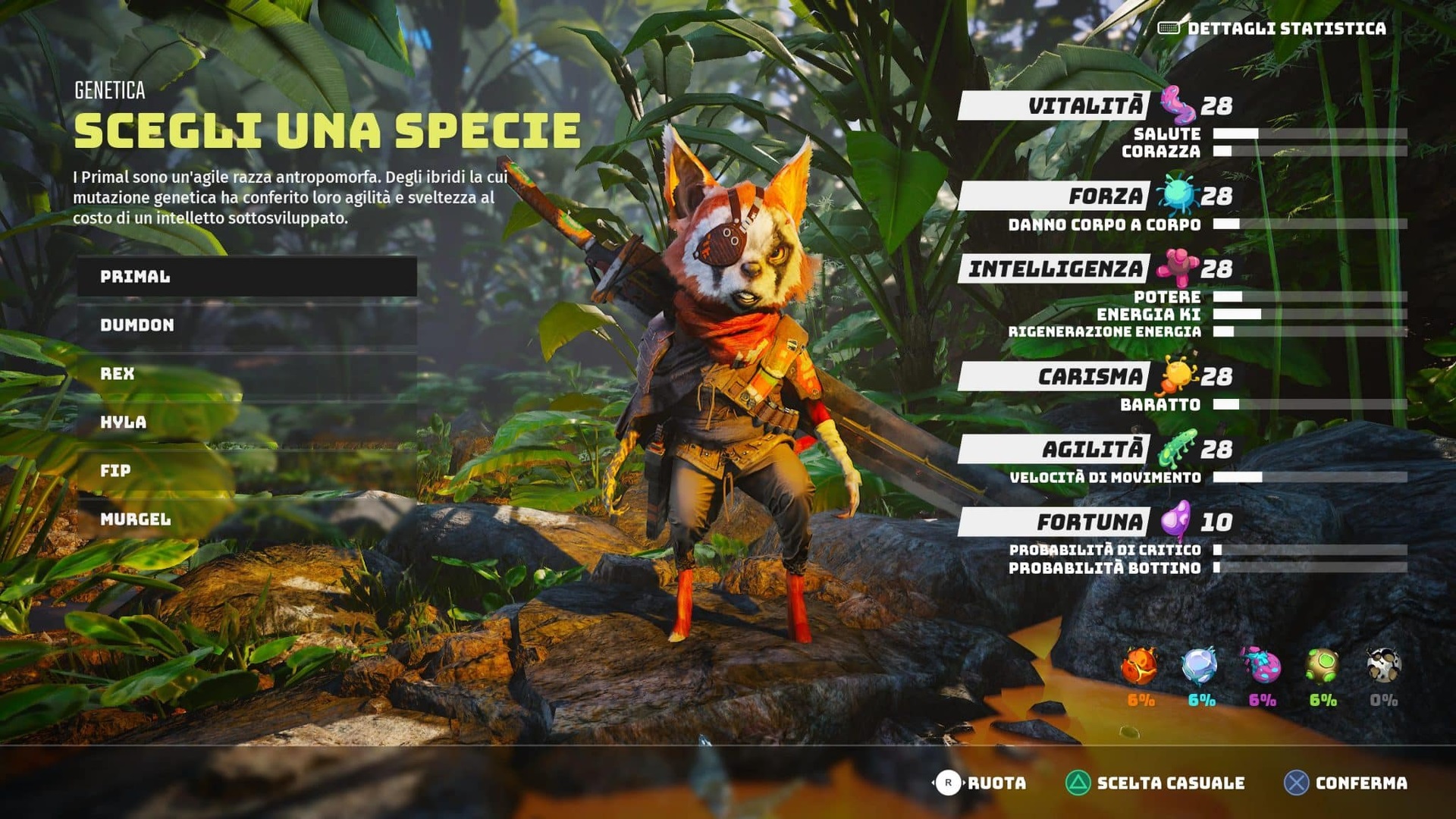Choose the Dumdon species
This screenshot has height=819, width=1456.
(246, 325)
